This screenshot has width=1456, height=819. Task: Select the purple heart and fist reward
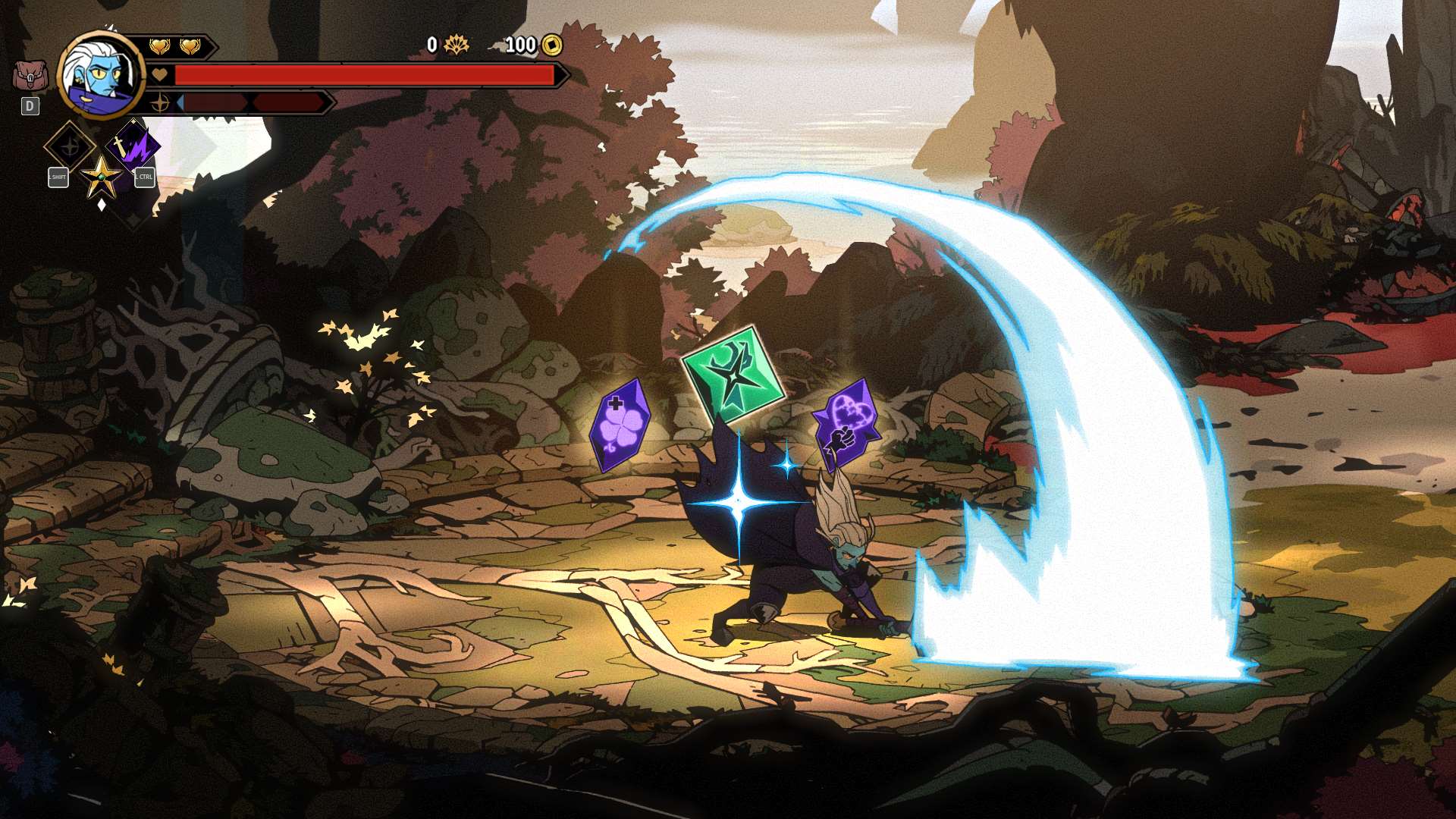click(x=846, y=424)
